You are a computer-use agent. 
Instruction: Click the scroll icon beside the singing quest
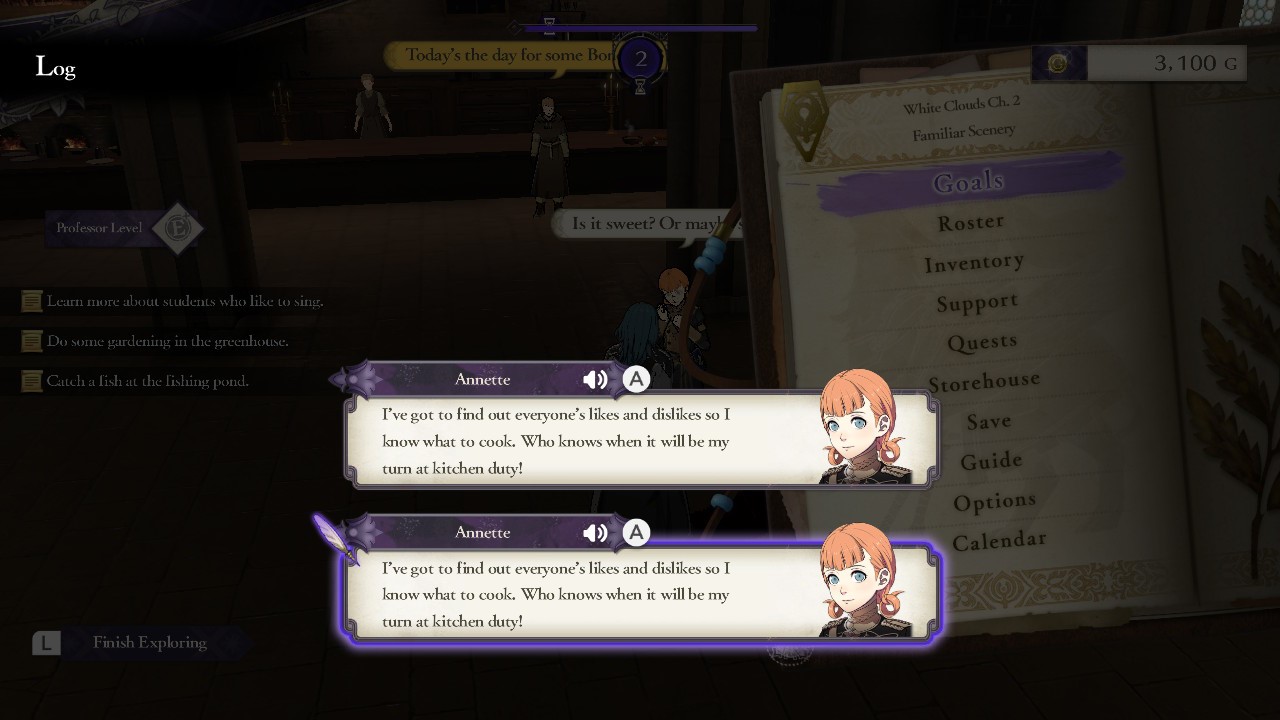[31, 300]
